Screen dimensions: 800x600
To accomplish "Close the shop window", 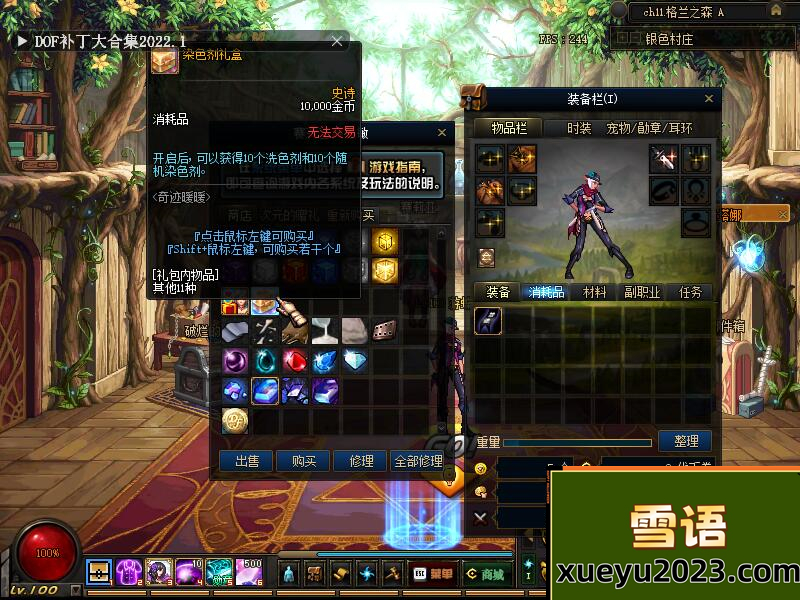I will tap(442, 132).
